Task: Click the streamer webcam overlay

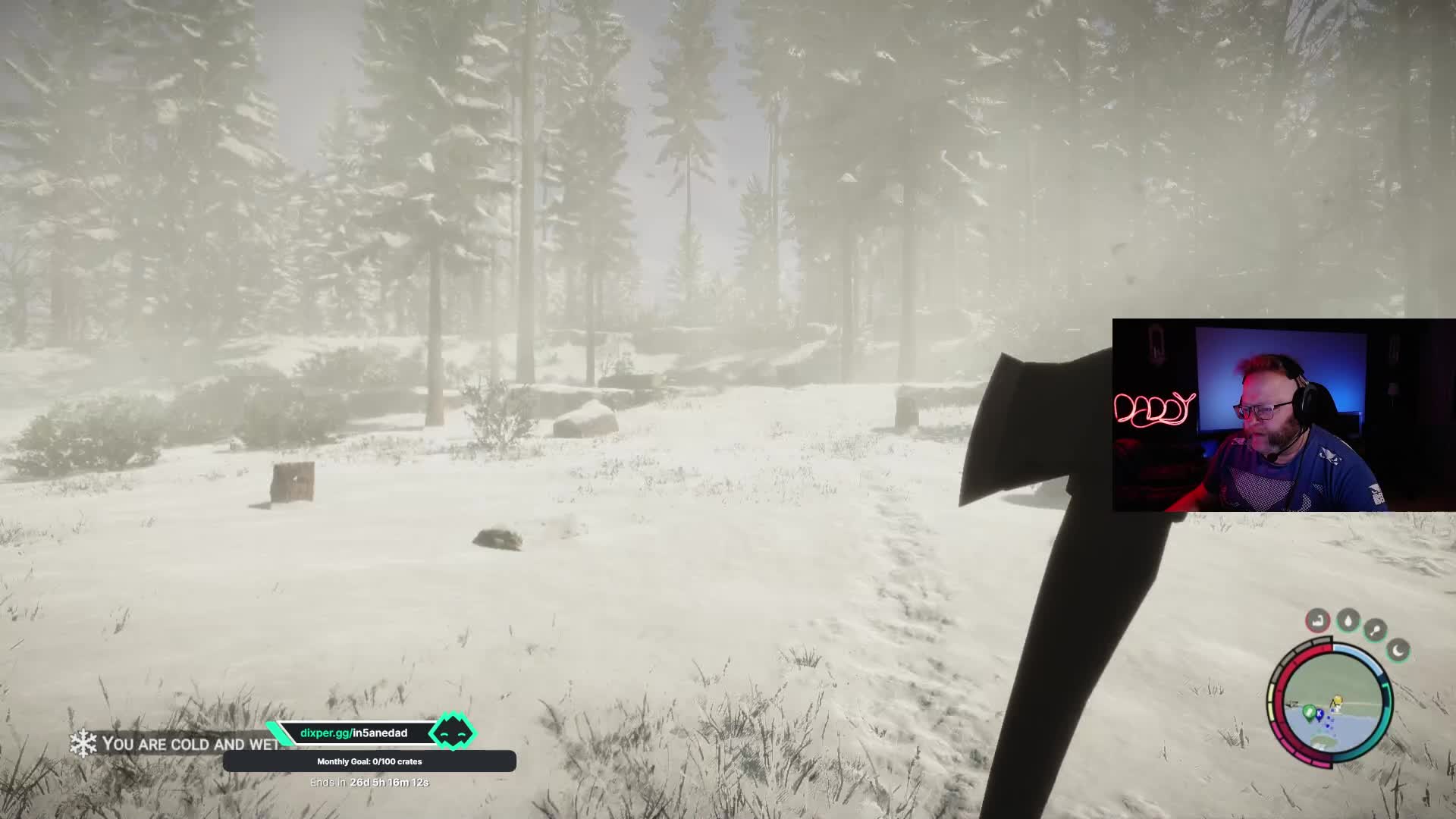Action: tap(1283, 416)
